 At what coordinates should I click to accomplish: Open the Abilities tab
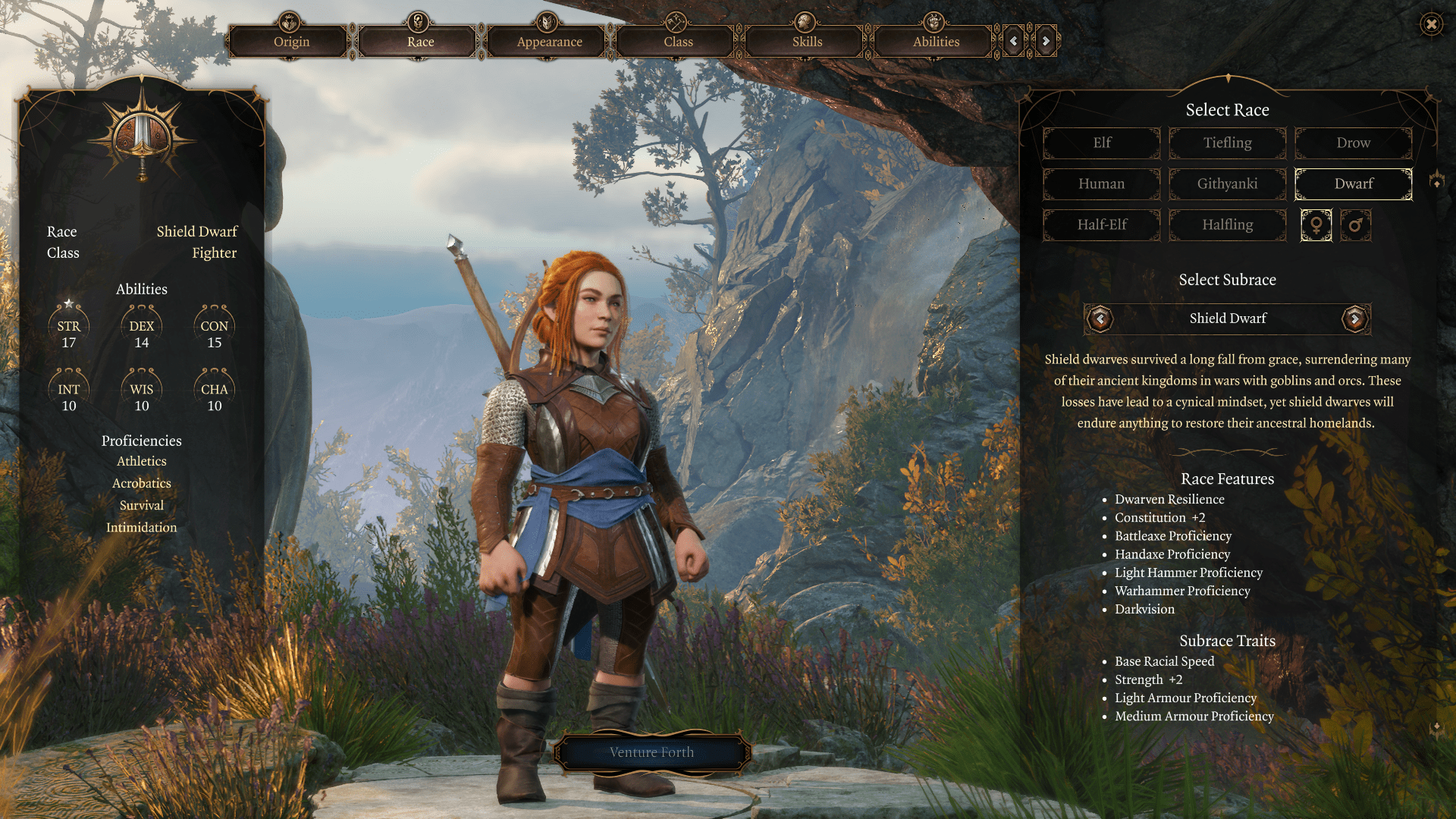point(936,42)
